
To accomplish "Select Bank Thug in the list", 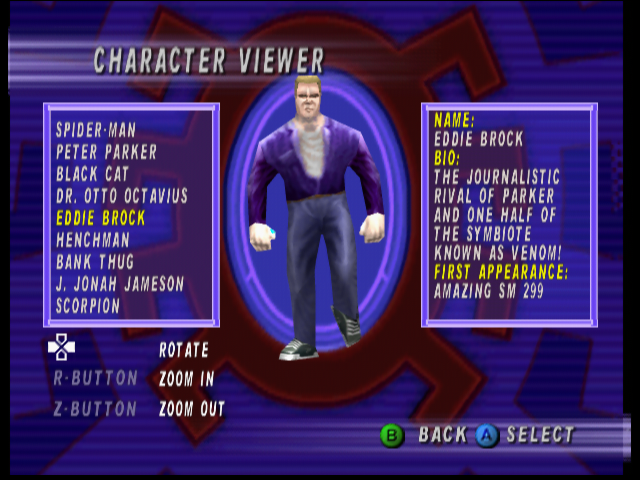I will 97,262.
